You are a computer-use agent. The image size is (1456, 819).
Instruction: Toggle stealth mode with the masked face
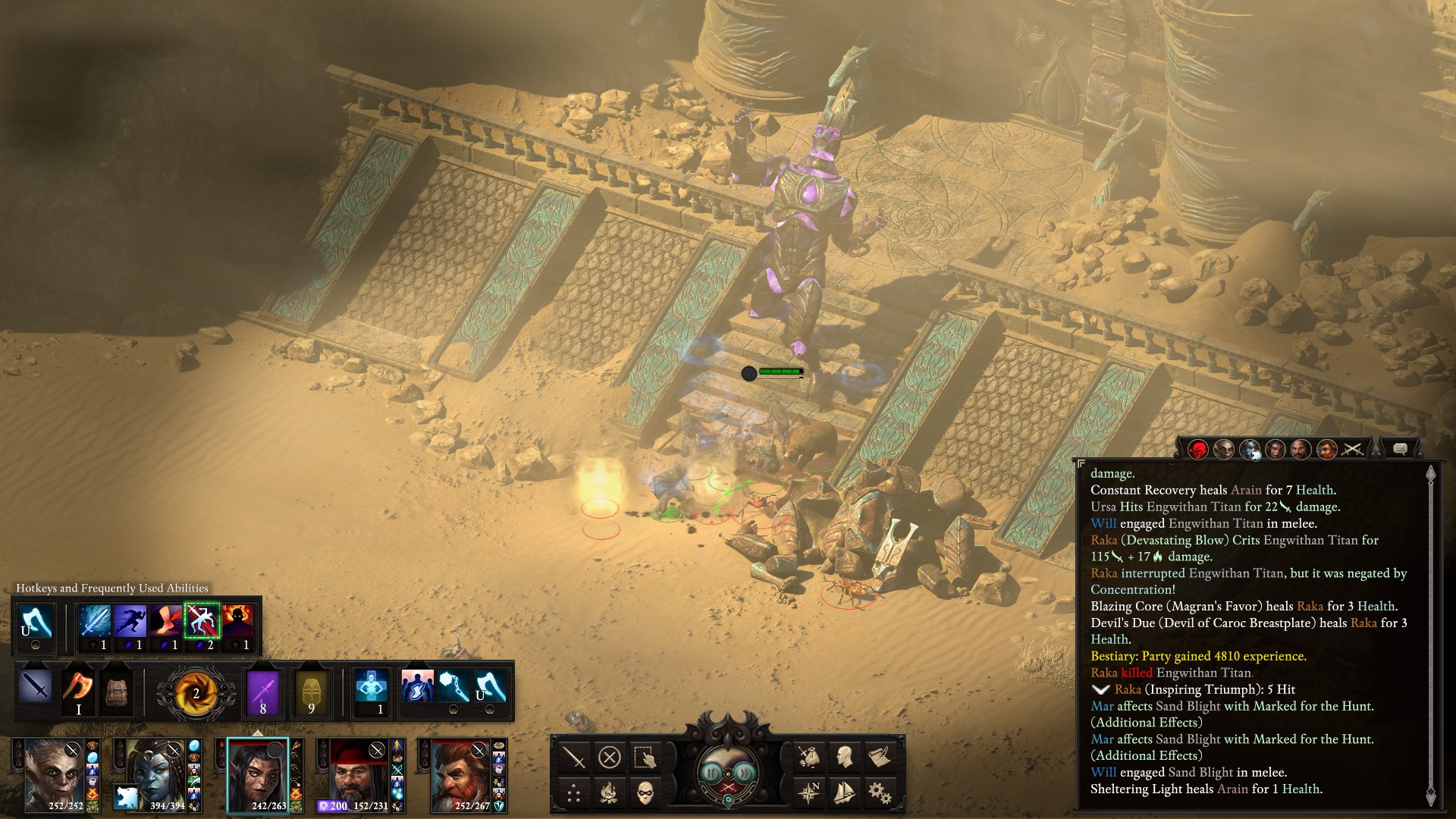tap(645, 793)
